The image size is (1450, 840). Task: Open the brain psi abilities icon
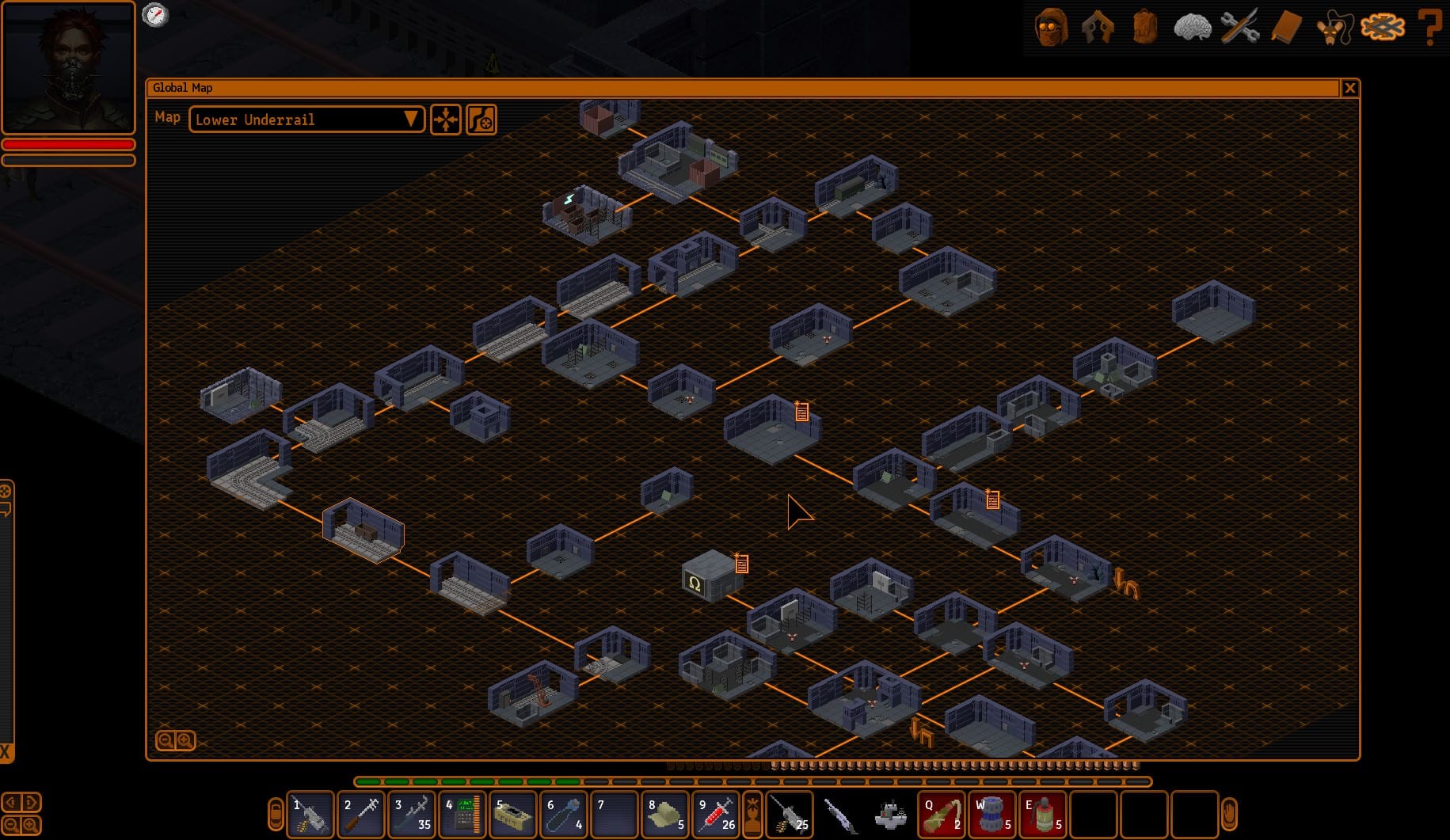[1192, 28]
